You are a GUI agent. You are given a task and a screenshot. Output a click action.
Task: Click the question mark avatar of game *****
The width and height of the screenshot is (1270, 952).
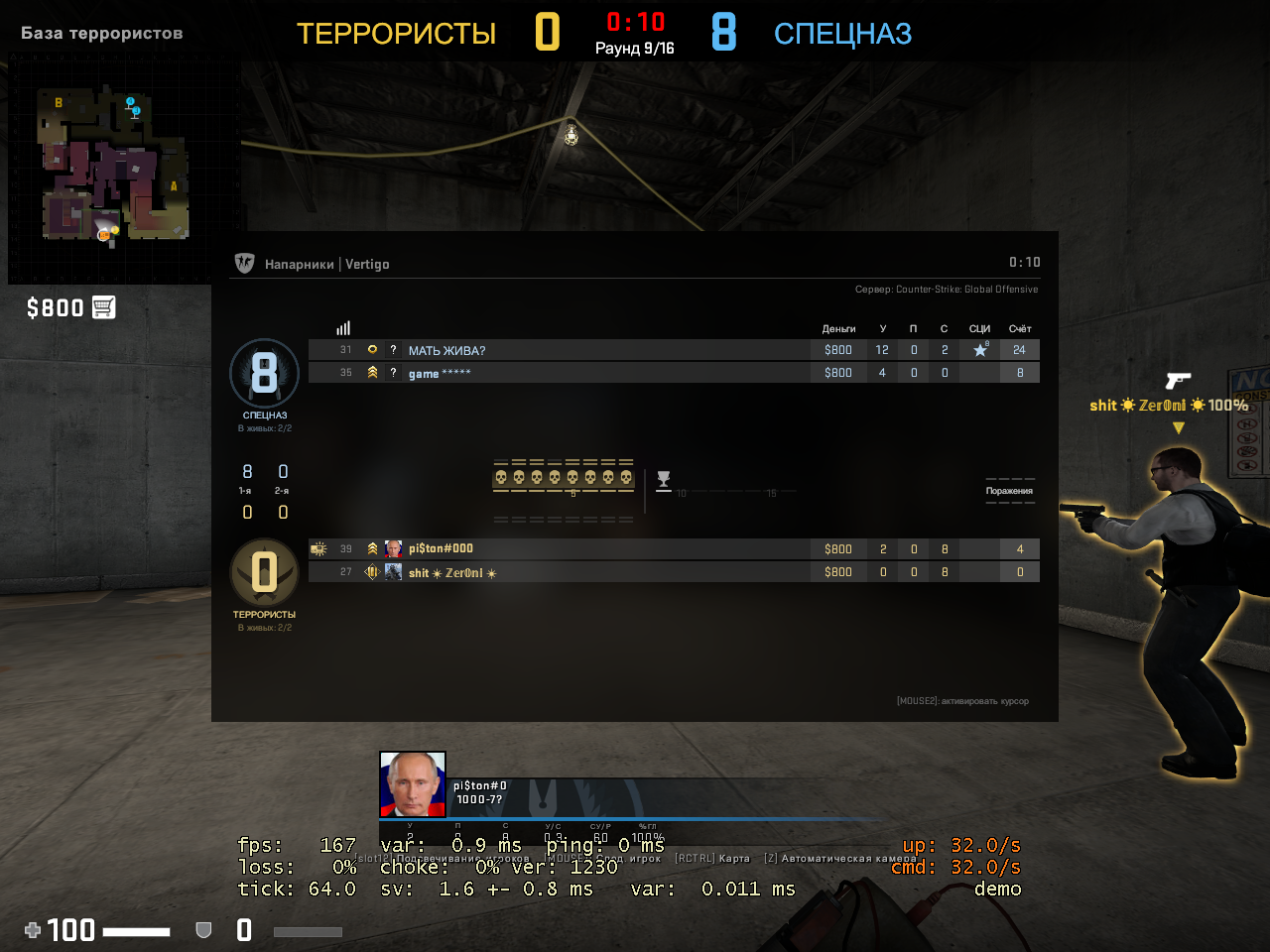pyautogui.click(x=393, y=372)
